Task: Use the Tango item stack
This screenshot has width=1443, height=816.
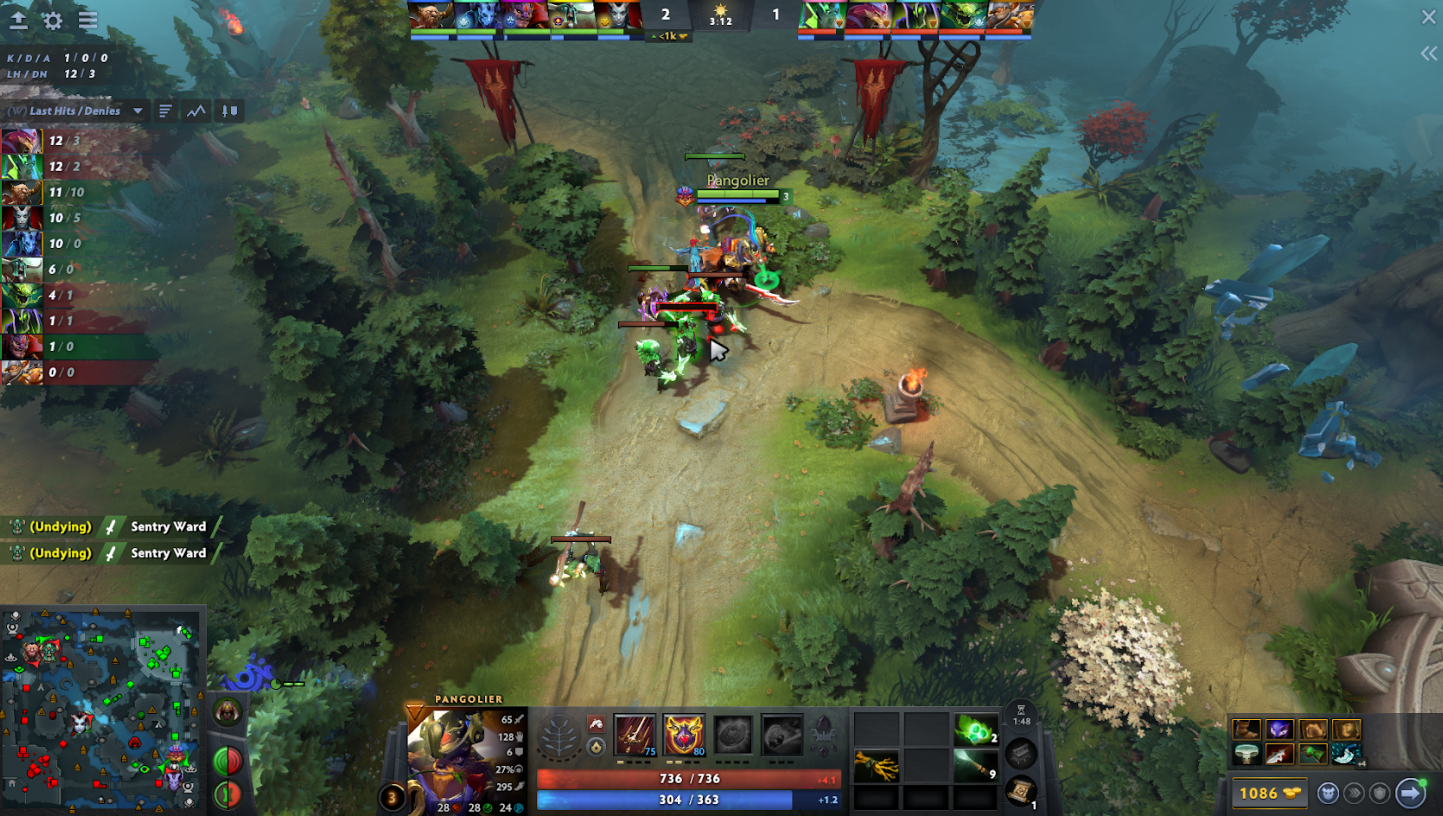Action: point(976,731)
